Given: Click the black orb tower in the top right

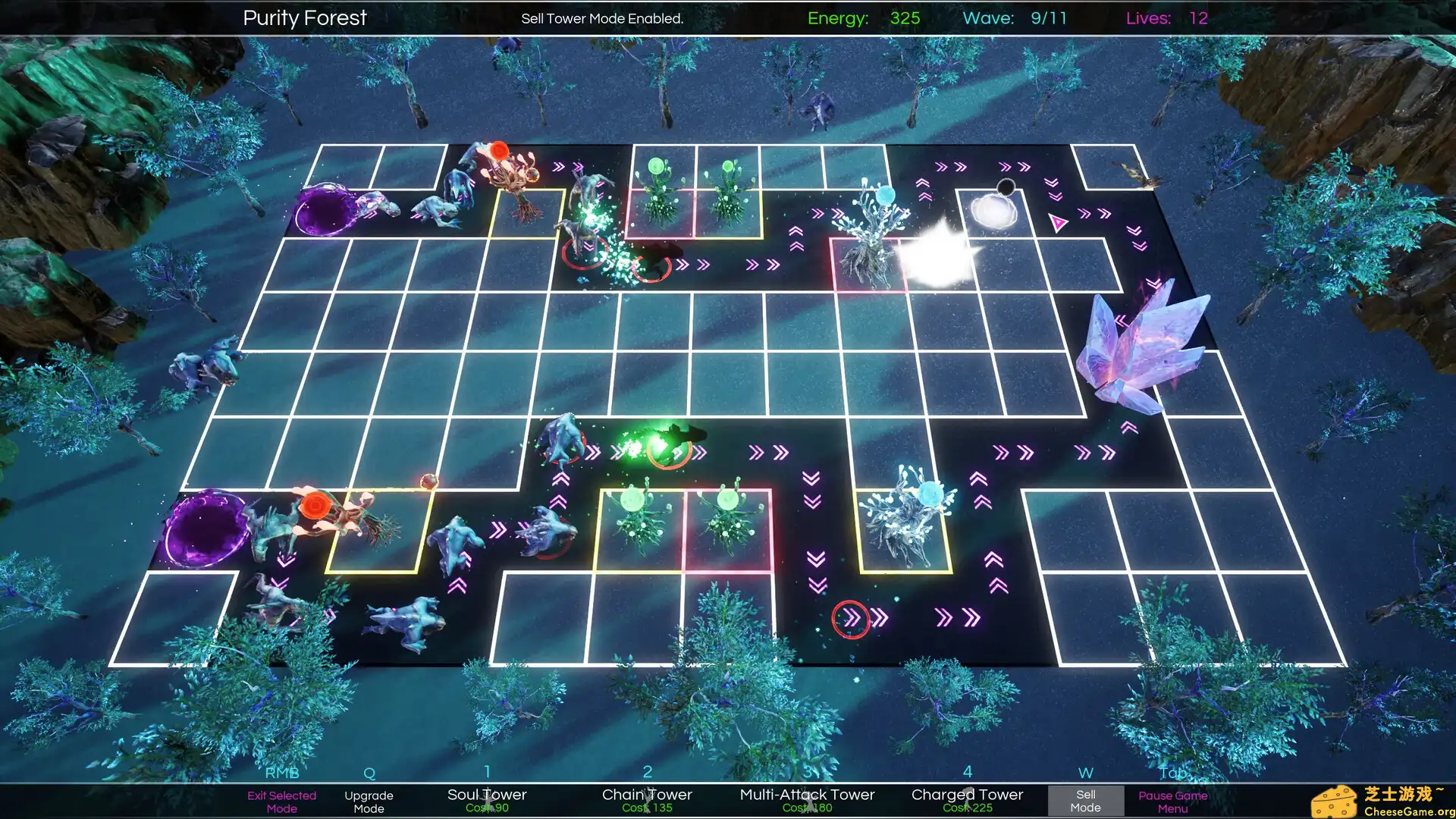Looking at the screenshot, I should [1005, 186].
